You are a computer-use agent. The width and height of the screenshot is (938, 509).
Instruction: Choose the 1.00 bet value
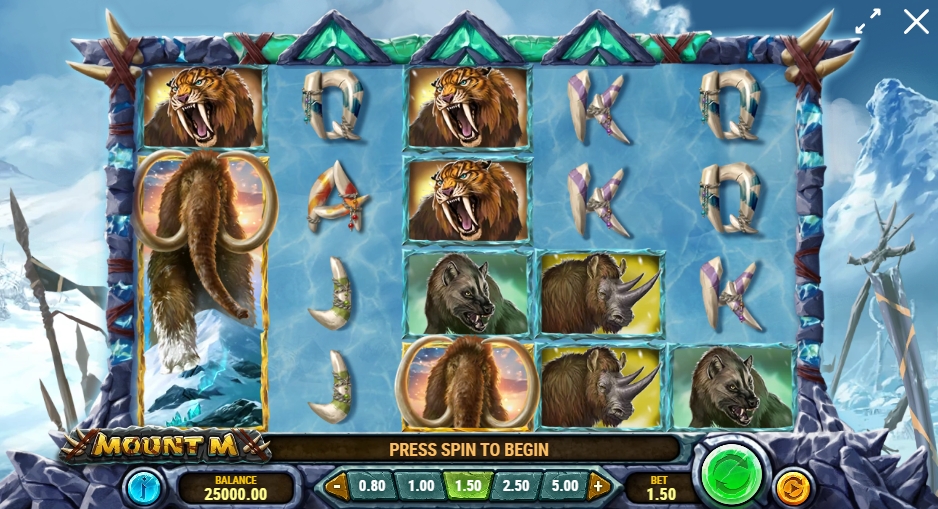[x=420, y=487]
